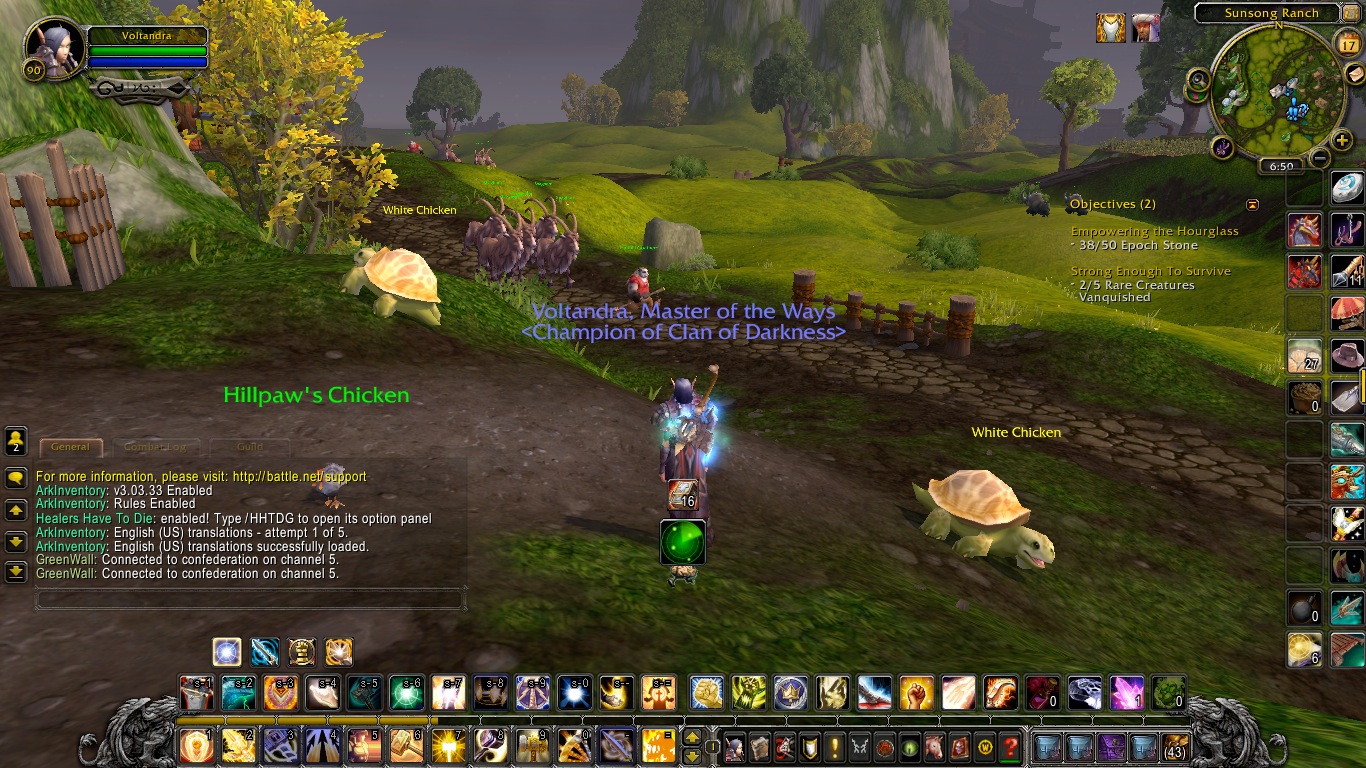Open the calendar showing day 17
The height and width of the screenshot is (768, 1366).
pyautogui.click(x=1346, y=44)
